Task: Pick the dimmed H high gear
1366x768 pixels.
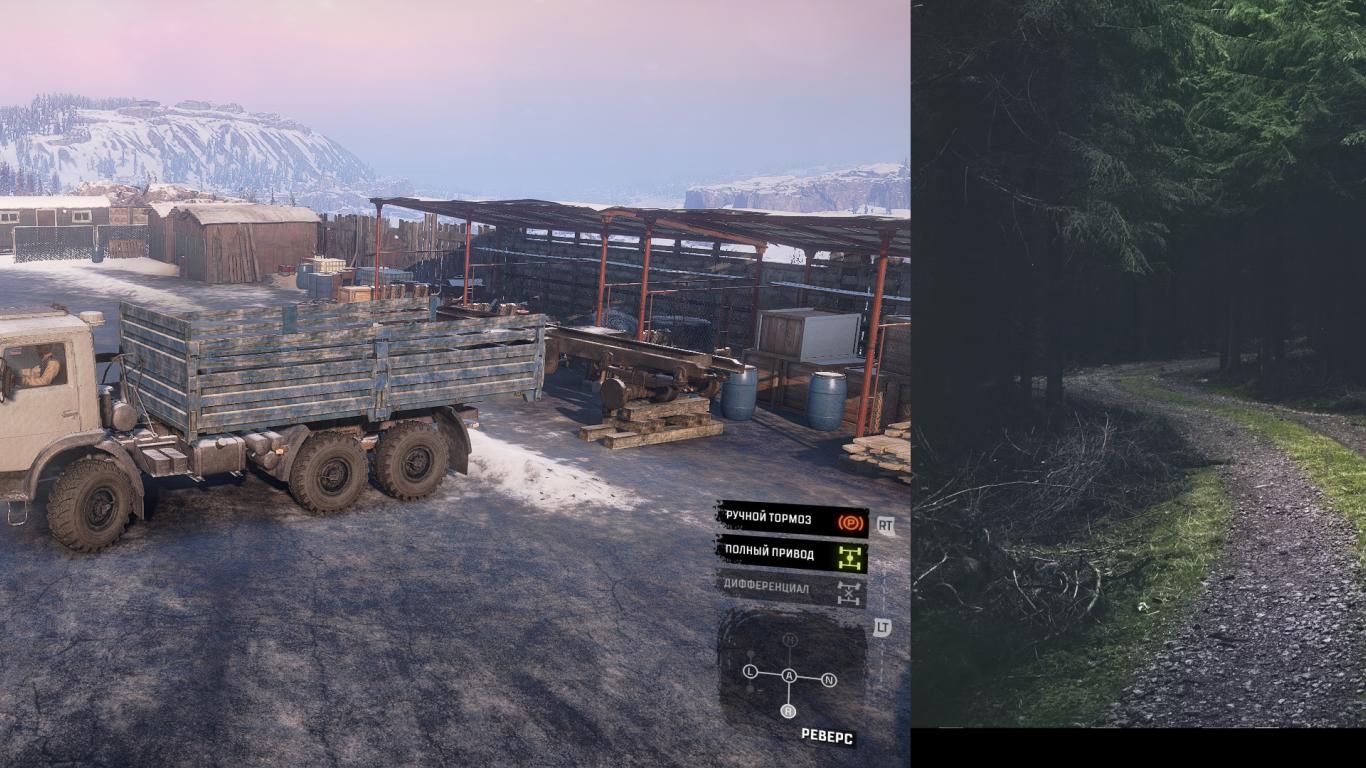Action: (790, 640)
